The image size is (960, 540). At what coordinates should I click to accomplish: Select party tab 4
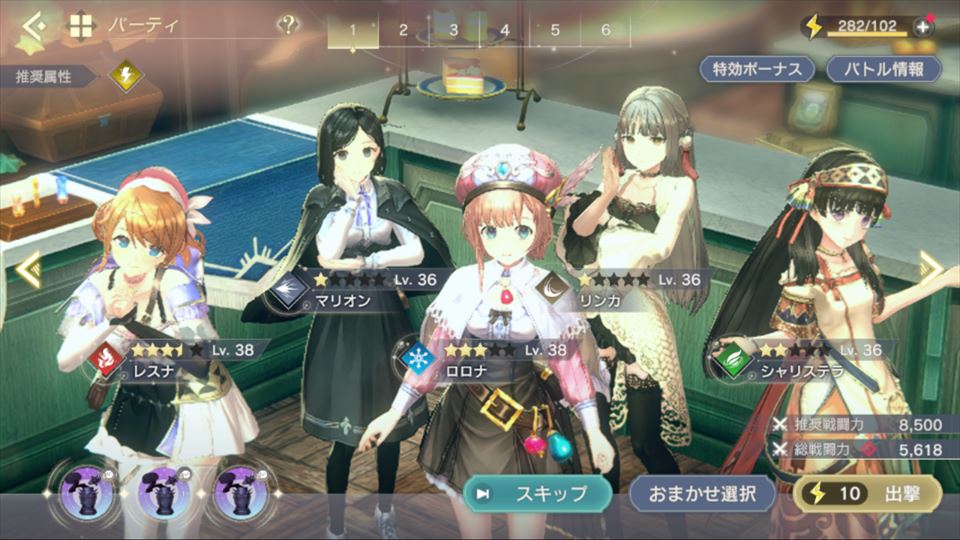click(x=504, y=30)
